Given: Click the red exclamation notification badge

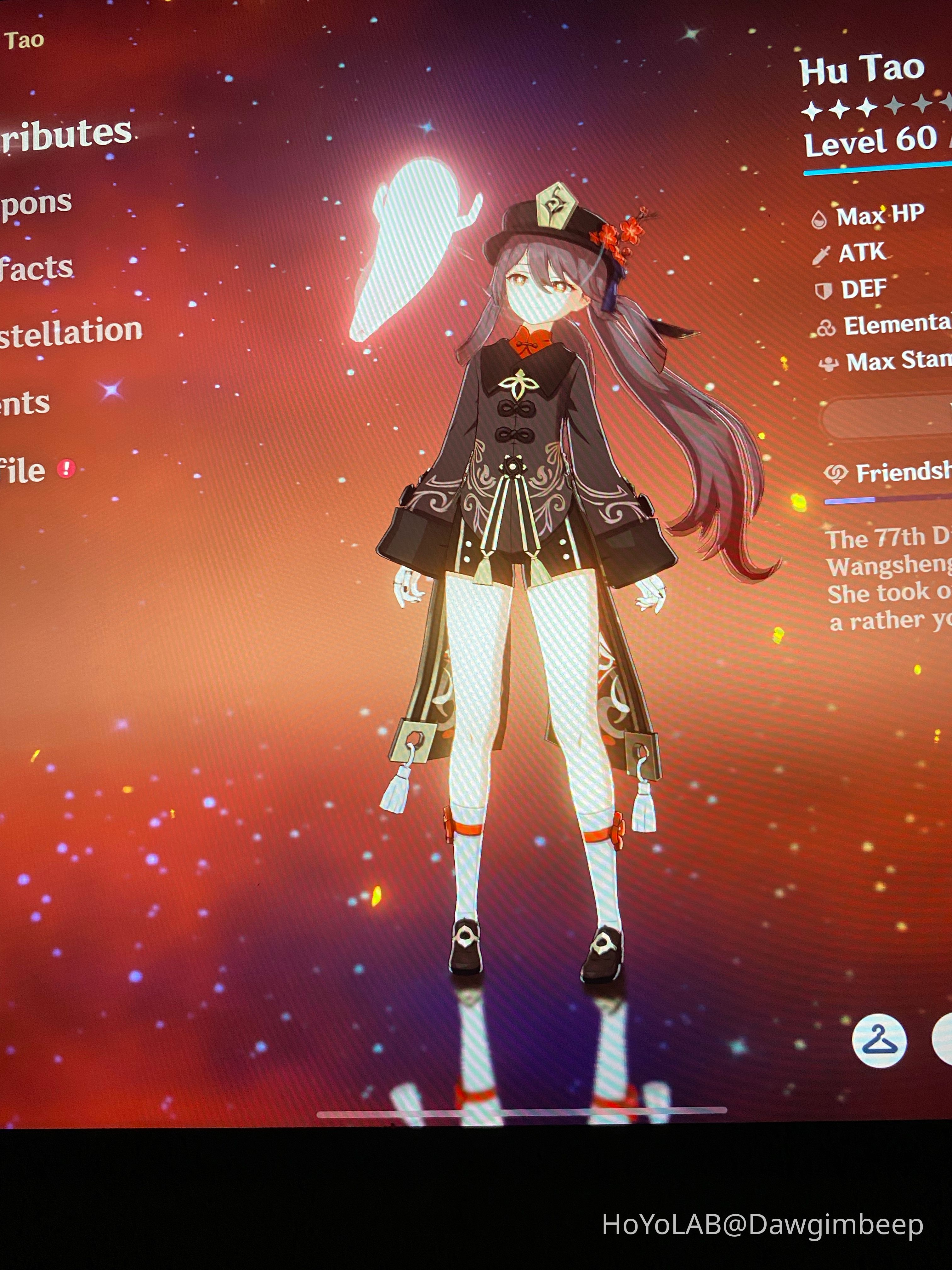Looking at the screenshot, I should click(66, 468).
